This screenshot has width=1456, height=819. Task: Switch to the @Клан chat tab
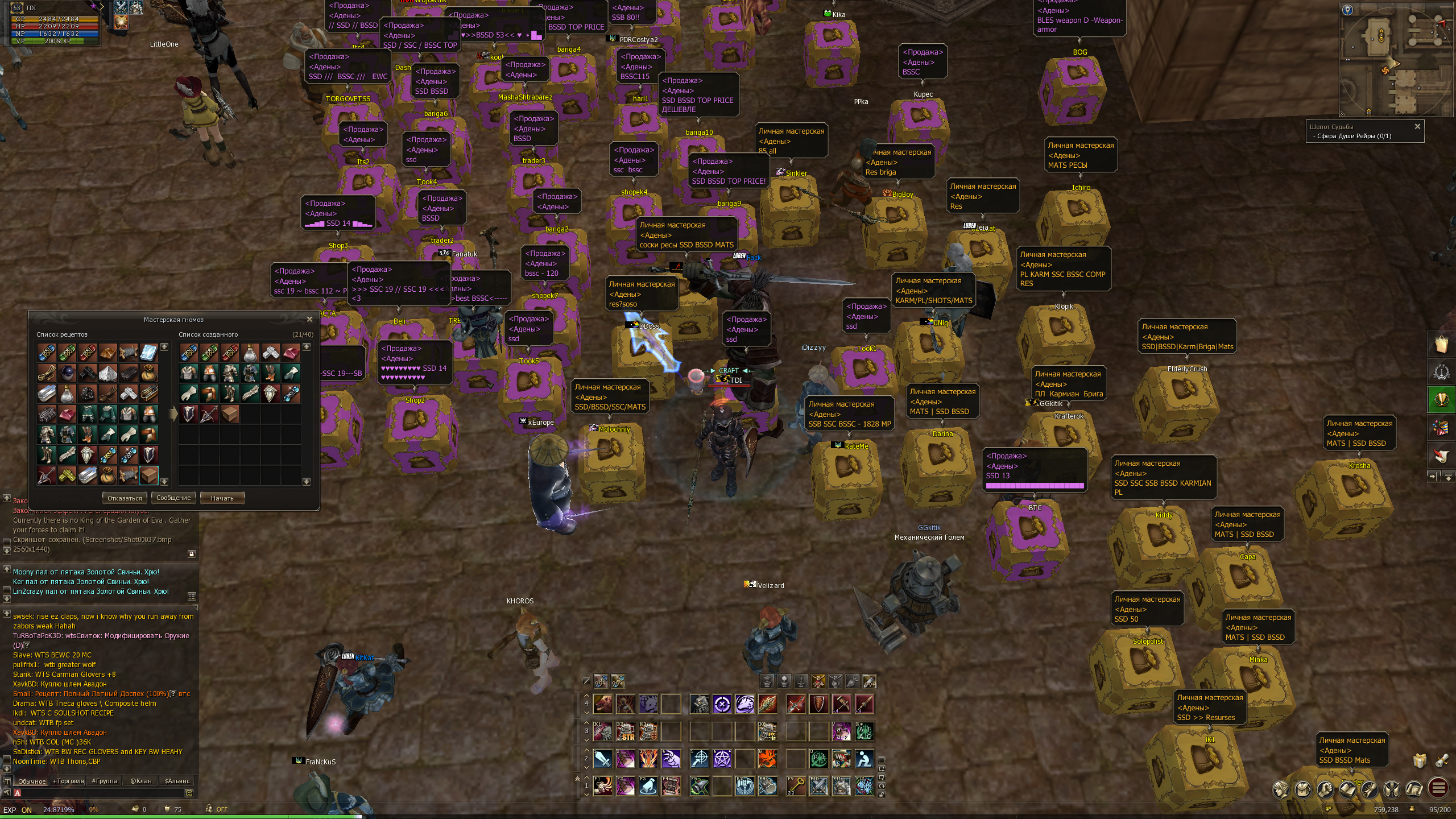141,781
